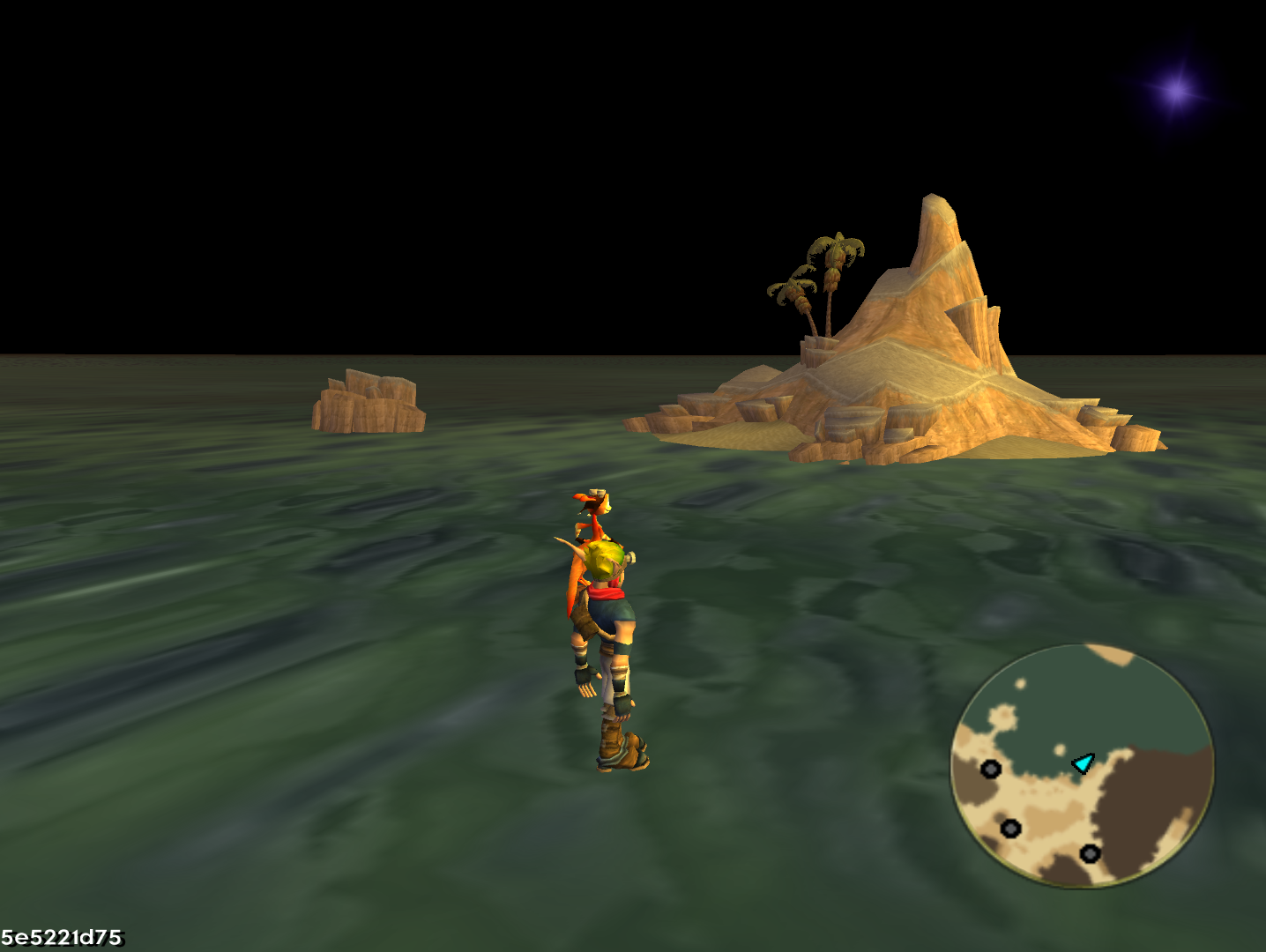Screen dimensions: 1266x952
Task: Select the cyan player arrow on minimap
Action: pyautogui.click(x=1083, y=762)
